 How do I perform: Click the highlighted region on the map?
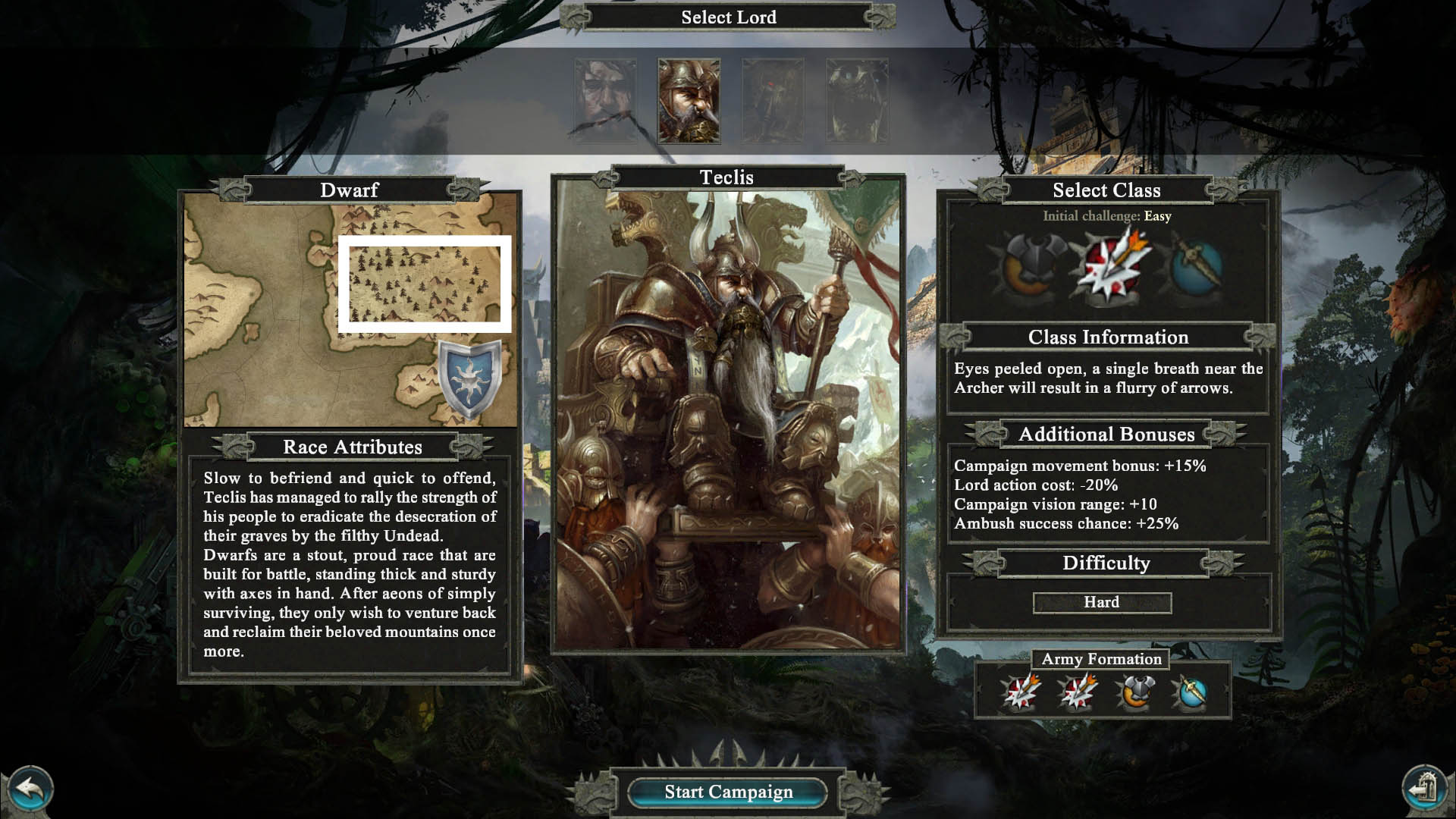pyautogui.click(x=425, y=284)
